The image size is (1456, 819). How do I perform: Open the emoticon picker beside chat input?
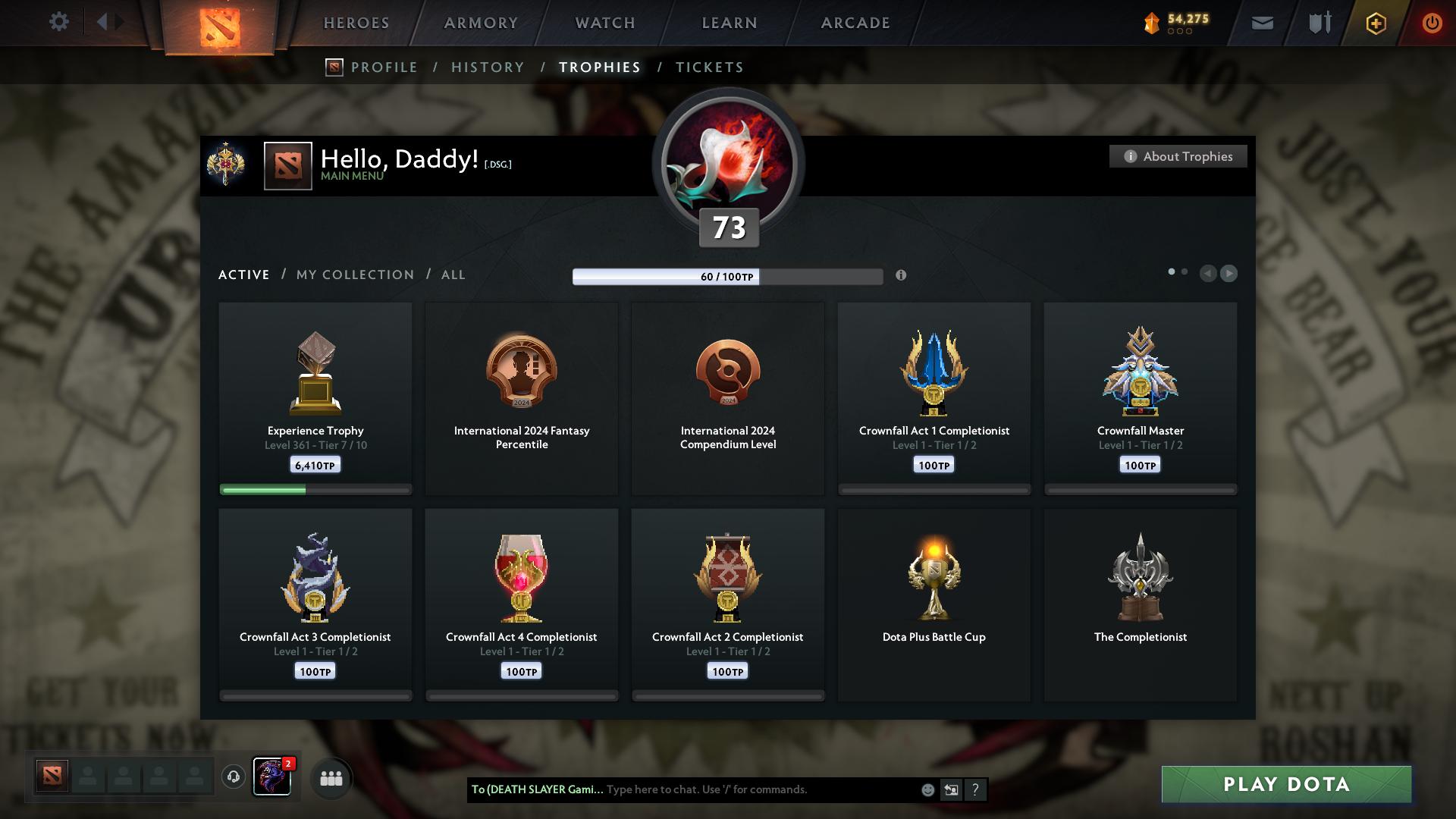coord(927,789)
